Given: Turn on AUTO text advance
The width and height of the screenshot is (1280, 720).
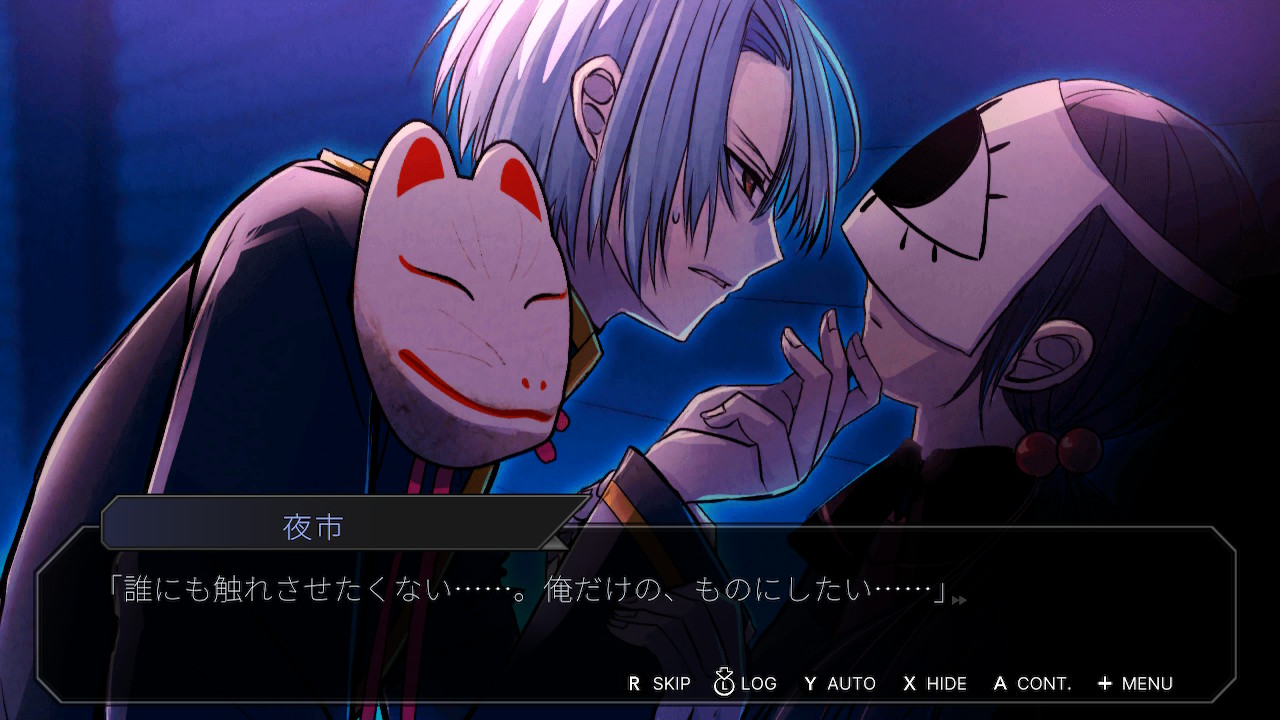Looking at the screenshot, I should pyautogui.click(x=840, y=684).
